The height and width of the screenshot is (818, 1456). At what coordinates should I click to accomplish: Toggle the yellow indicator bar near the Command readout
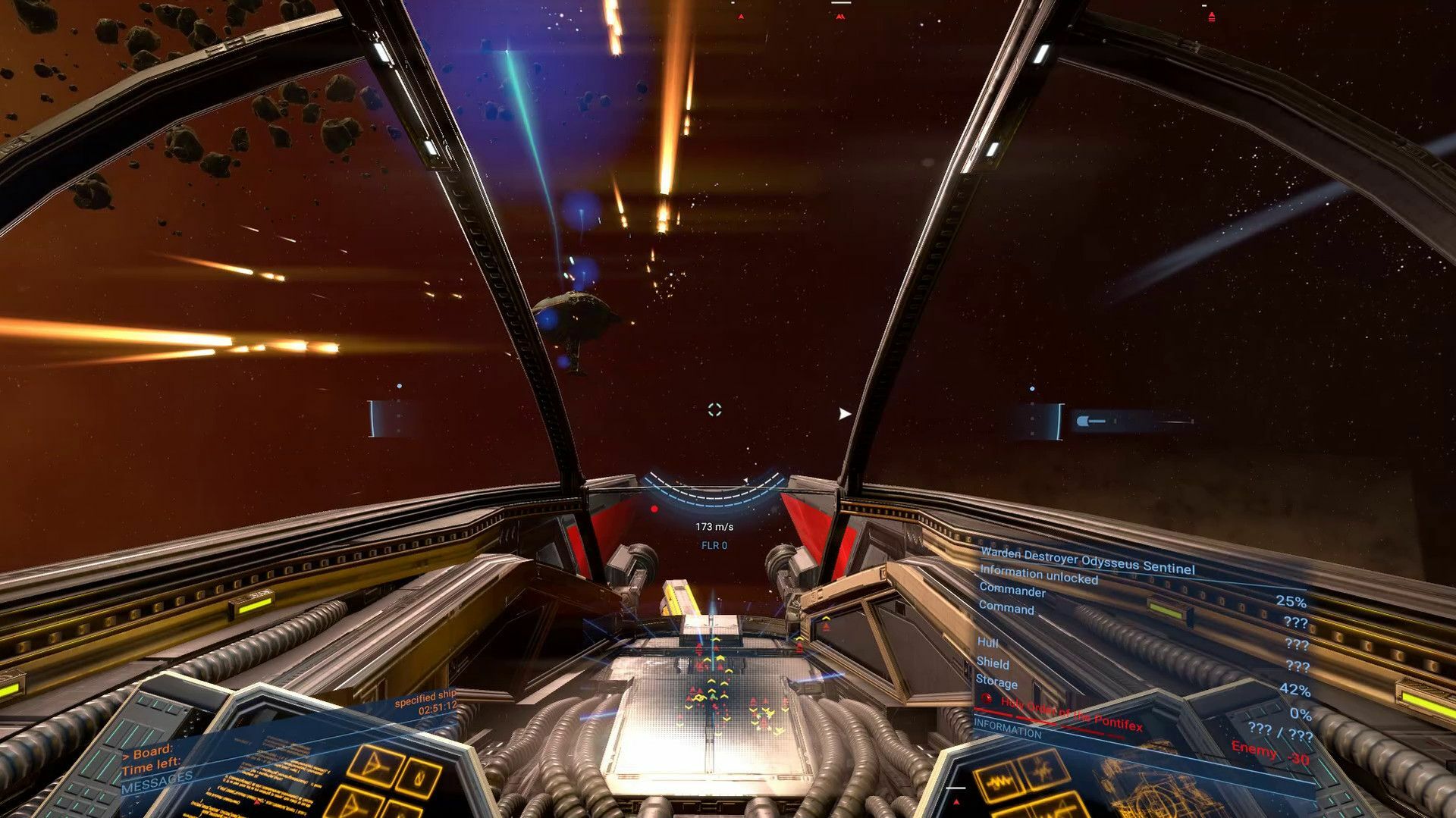pos(1166,611)
